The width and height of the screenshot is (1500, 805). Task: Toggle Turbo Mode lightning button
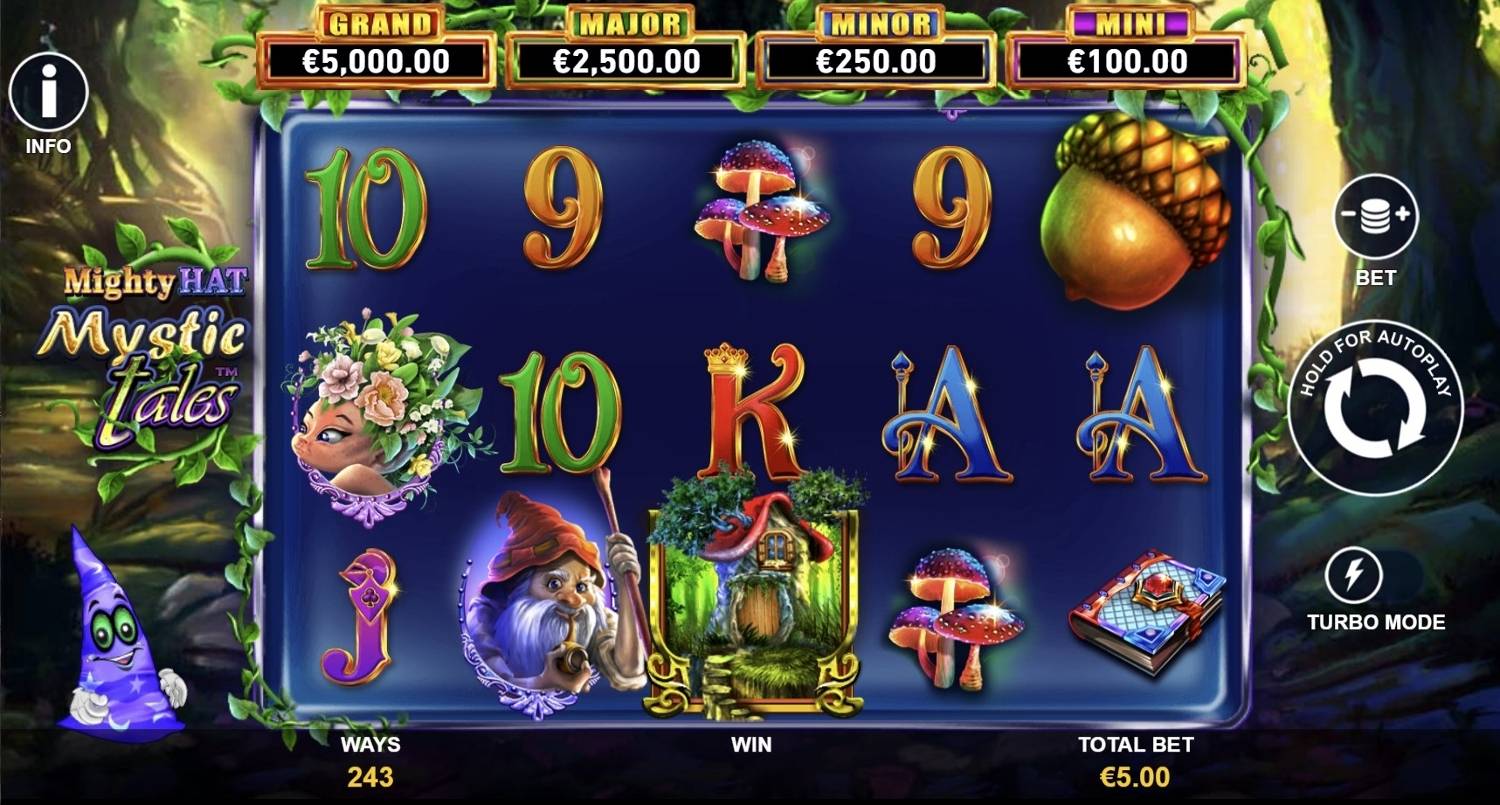(1353, 576)
